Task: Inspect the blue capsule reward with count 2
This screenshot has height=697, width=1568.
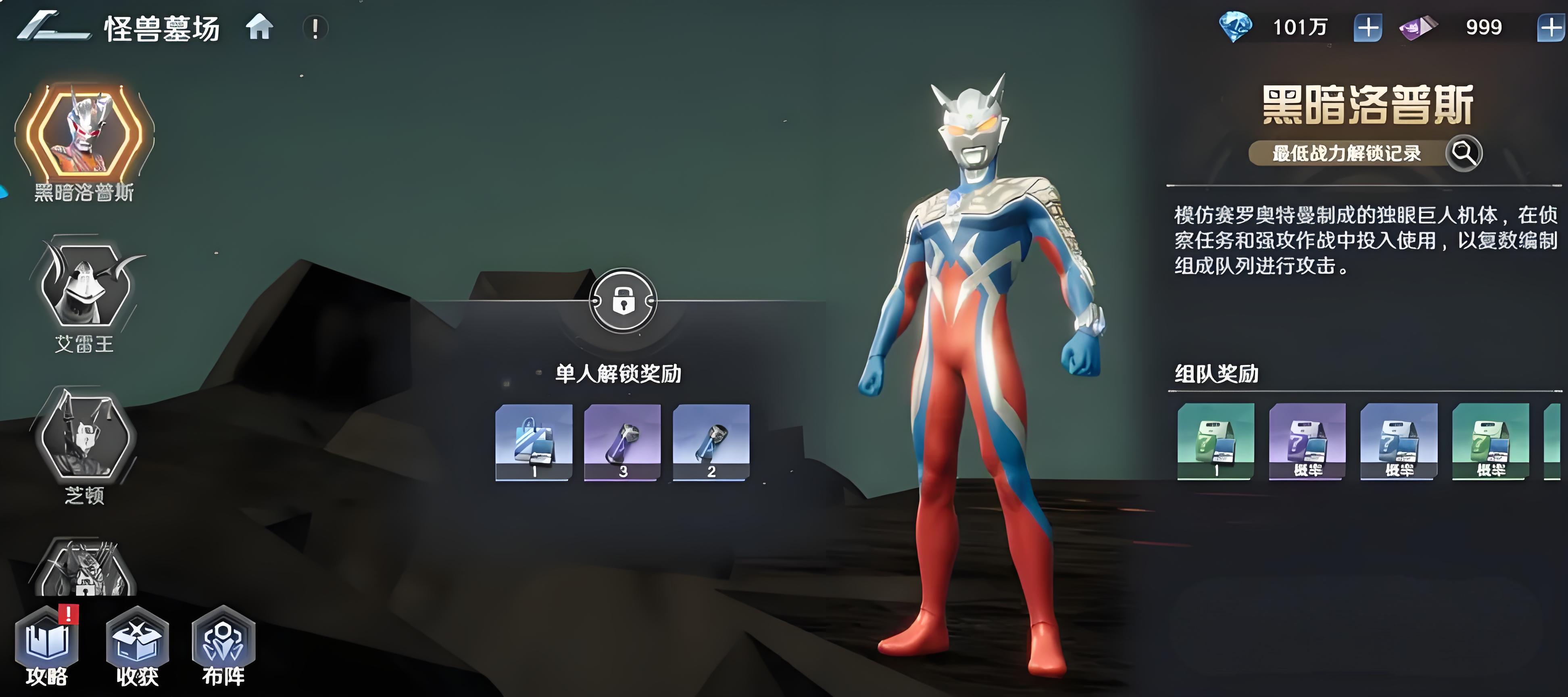Action: point(711,442)
